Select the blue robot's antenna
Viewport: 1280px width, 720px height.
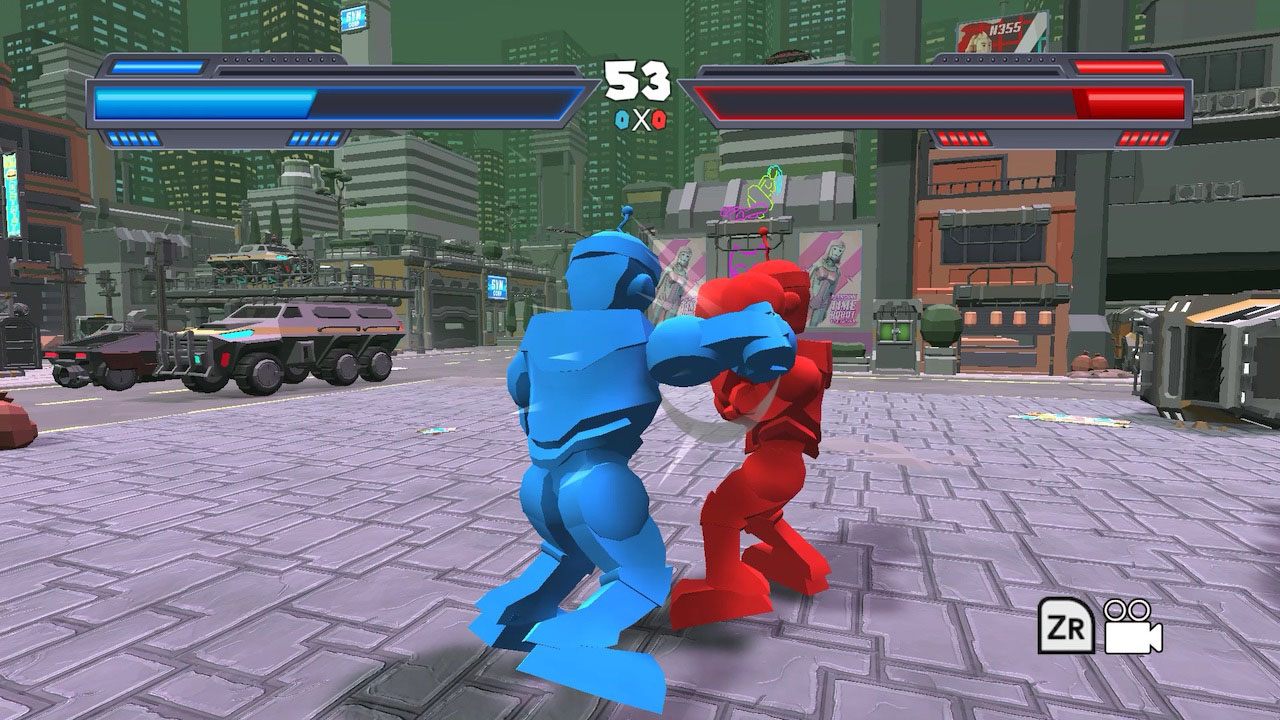point(627,212)
